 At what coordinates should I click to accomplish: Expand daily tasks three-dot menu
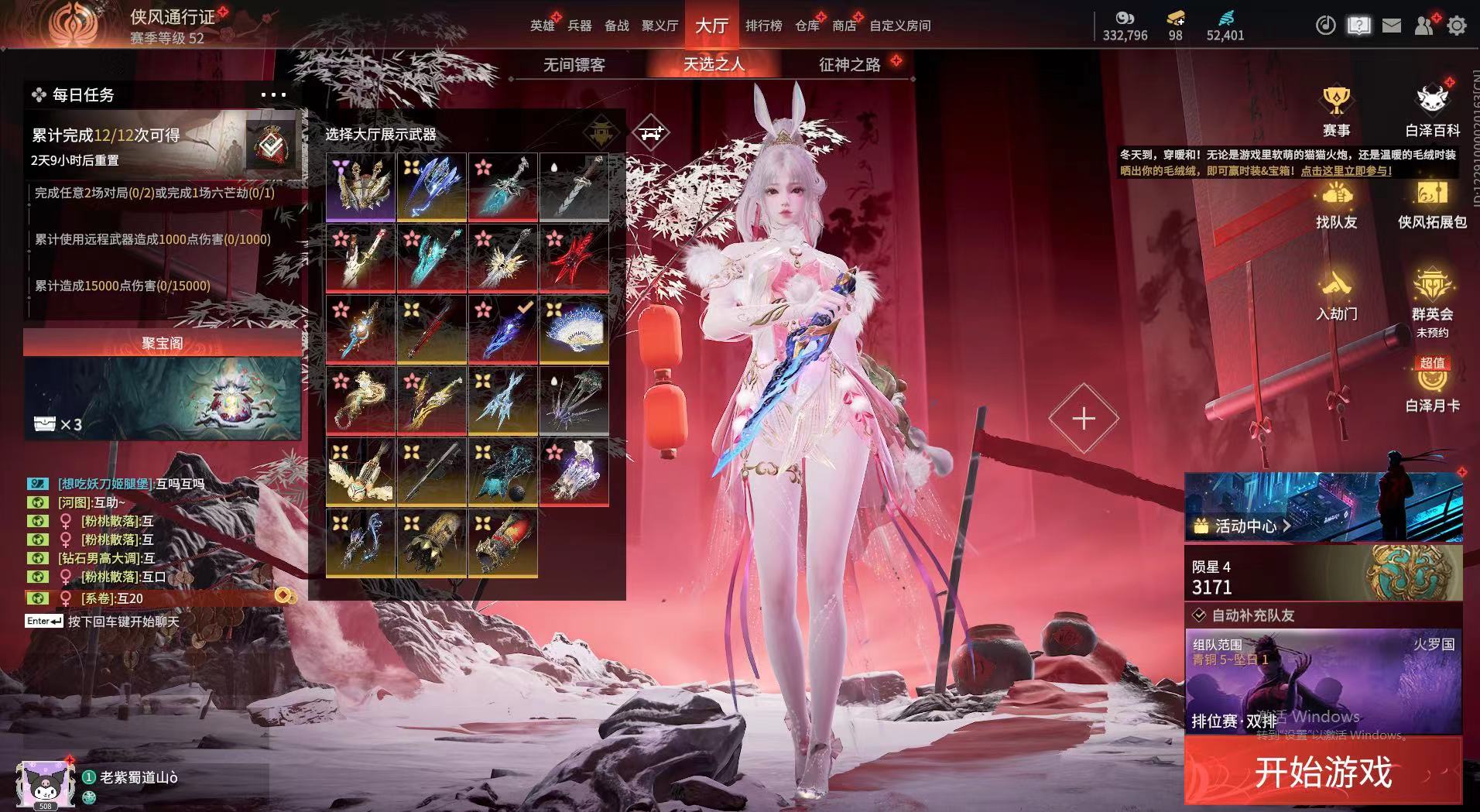click(273, 95)
